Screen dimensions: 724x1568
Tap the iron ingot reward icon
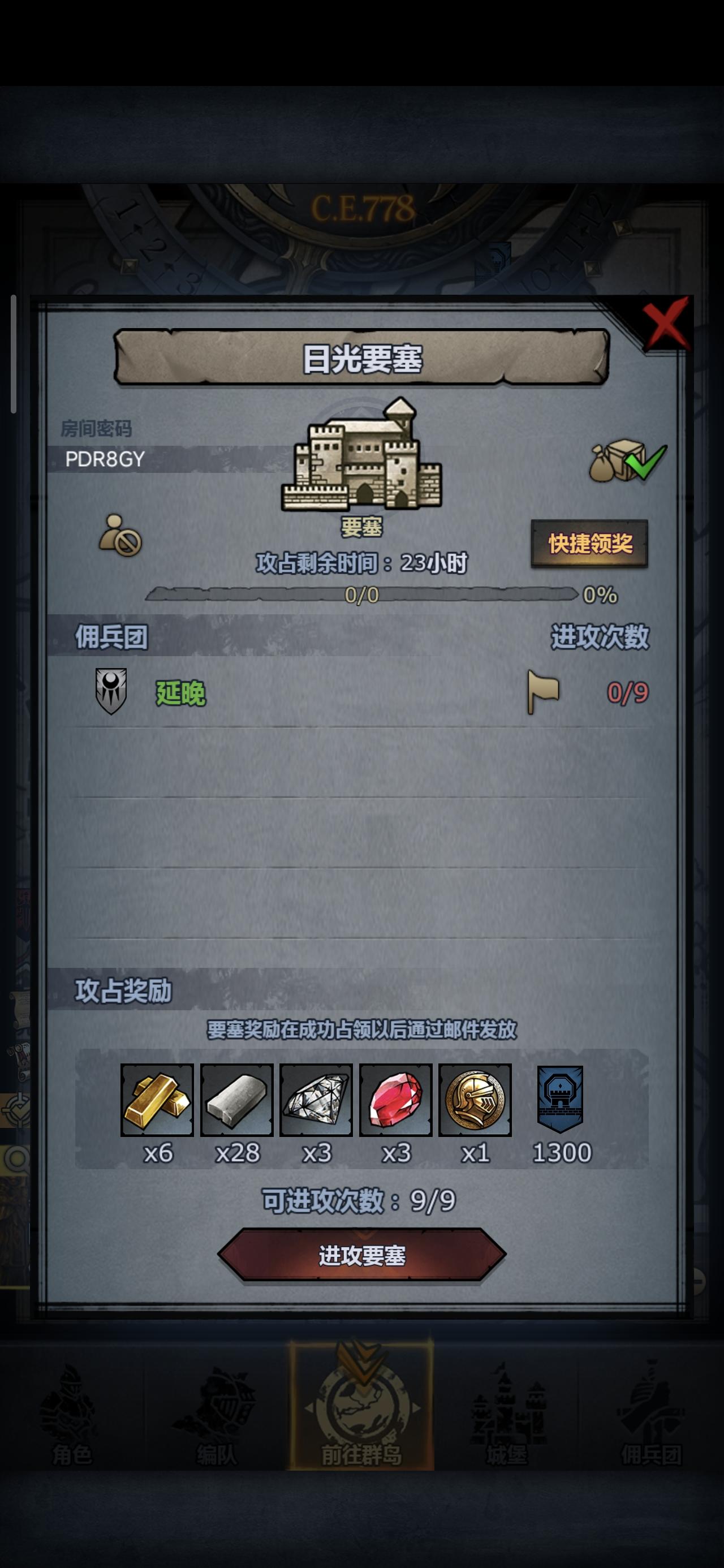[x=238, y=1103]
